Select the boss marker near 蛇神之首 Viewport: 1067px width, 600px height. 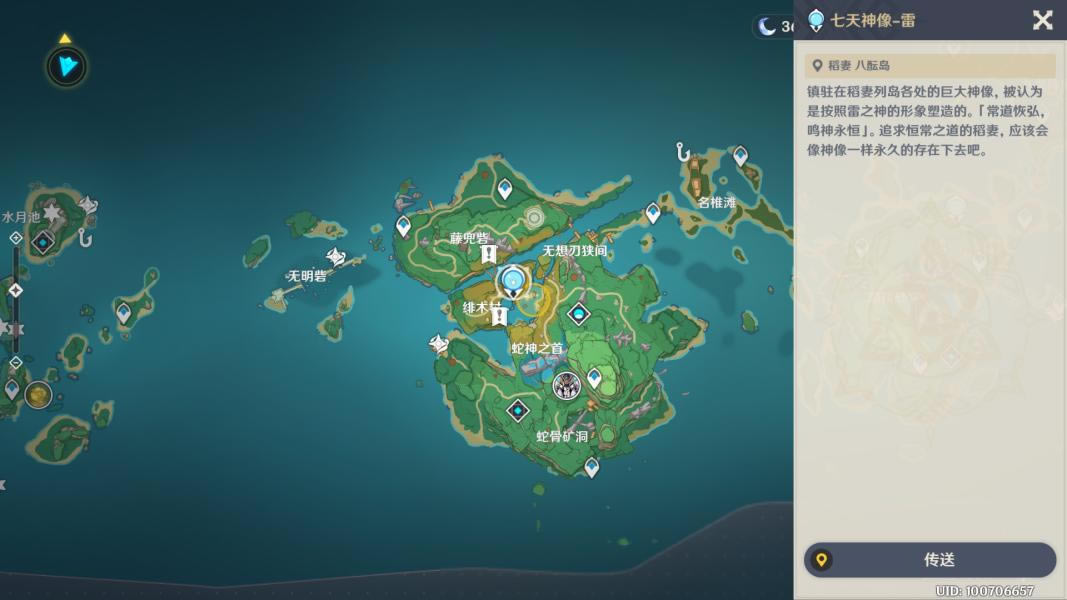click(x=567, y=385)
